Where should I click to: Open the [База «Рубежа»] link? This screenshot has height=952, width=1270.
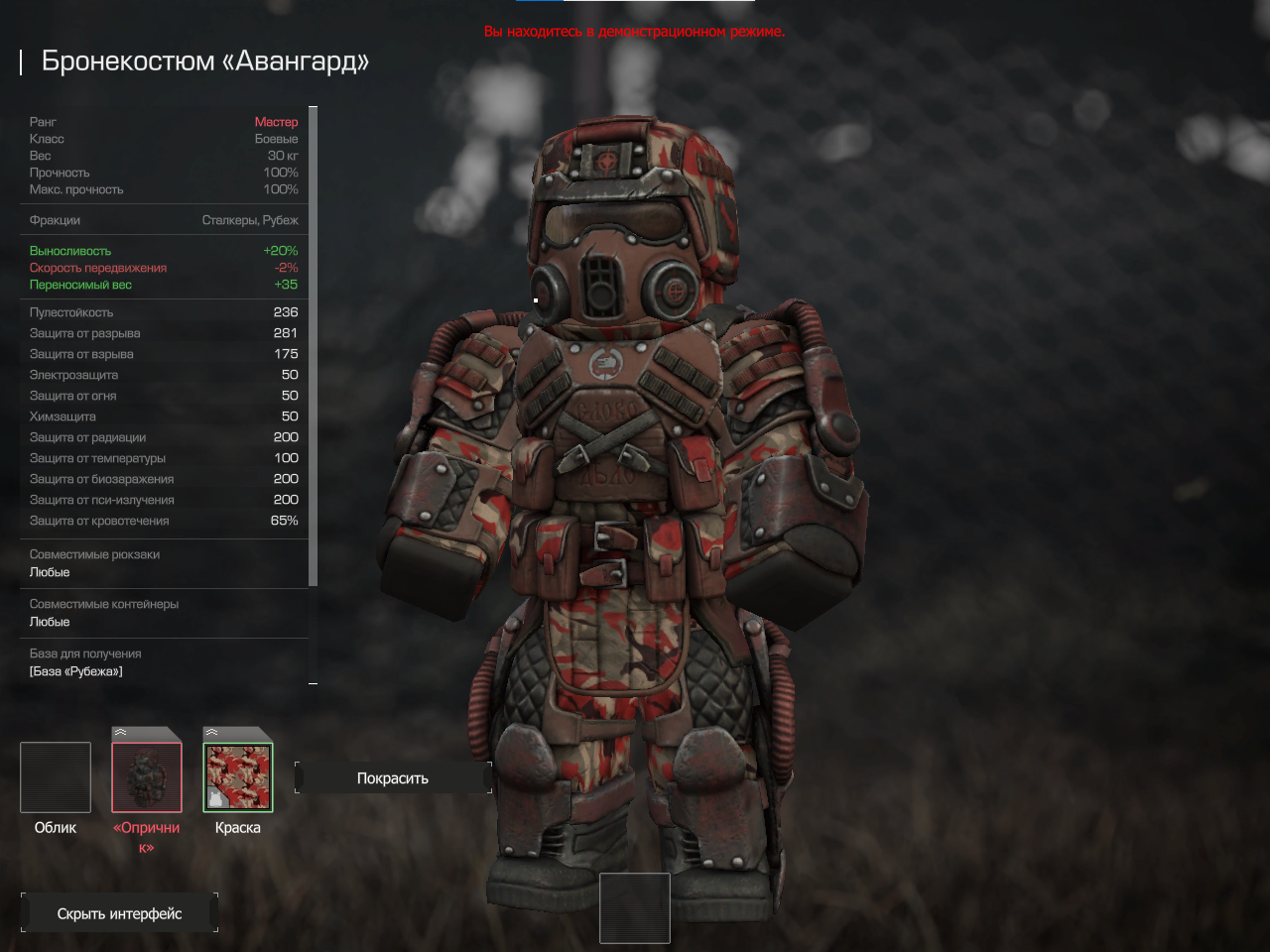pyautogui.click(x=76, y=671)
